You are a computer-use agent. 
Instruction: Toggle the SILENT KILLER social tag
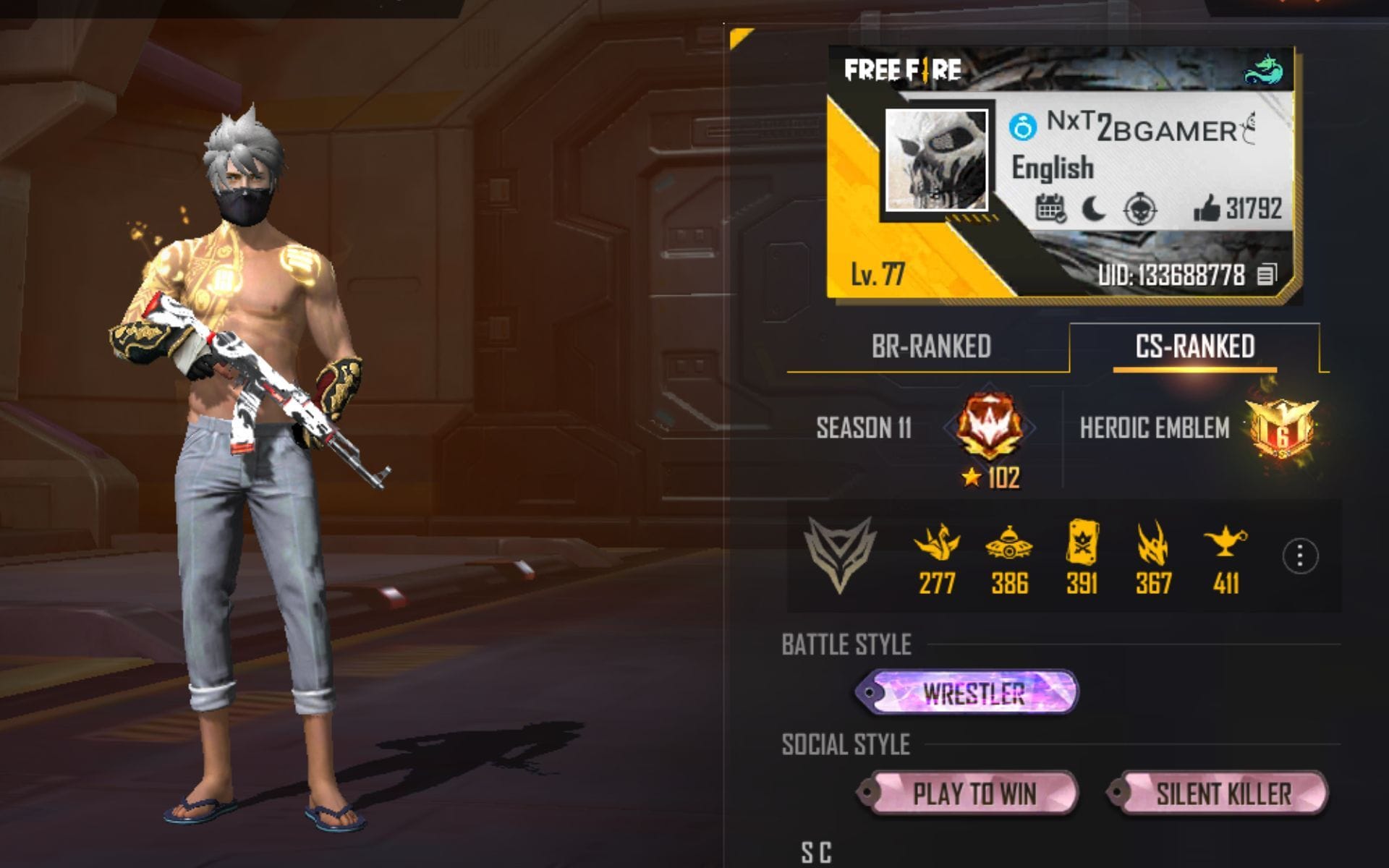pyautogui.click(x=1223, y=794)
